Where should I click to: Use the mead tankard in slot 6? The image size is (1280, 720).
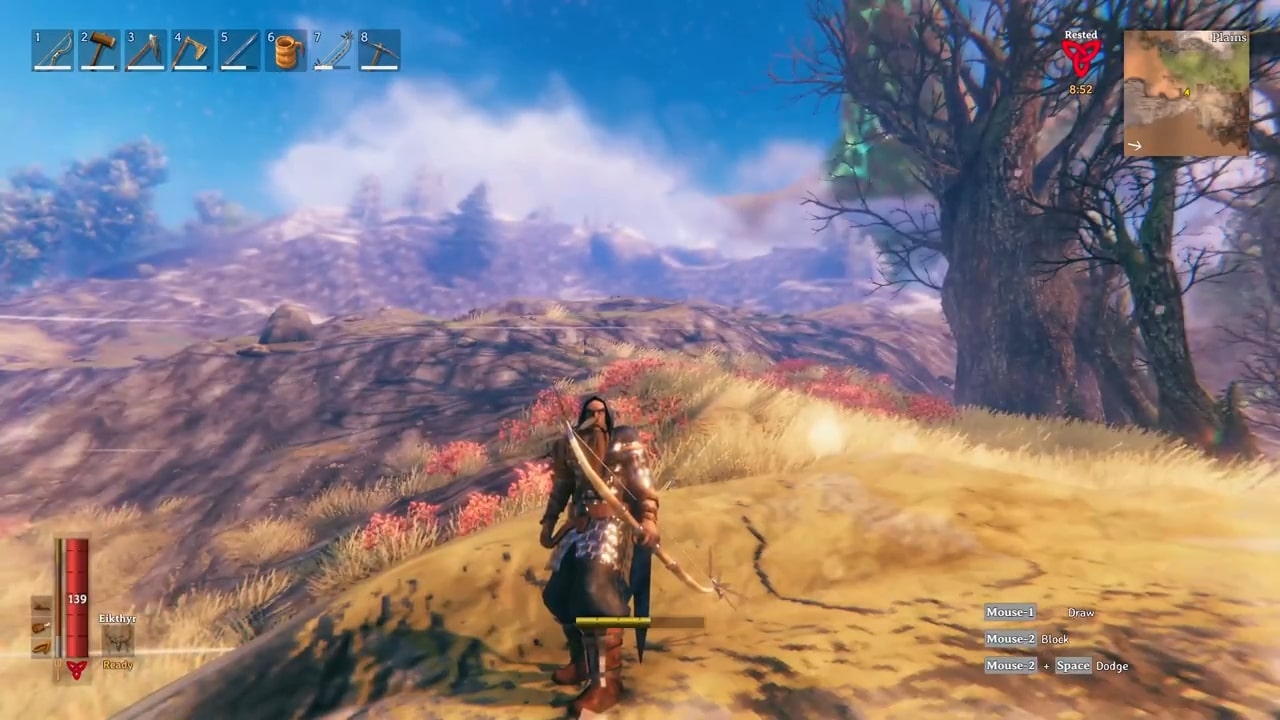point(286,50)
